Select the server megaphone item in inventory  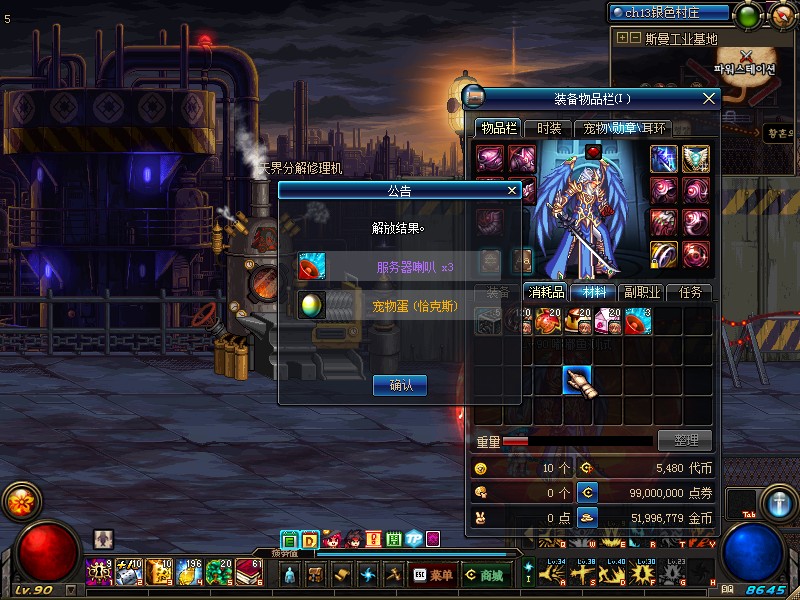[x=638, y=321]
